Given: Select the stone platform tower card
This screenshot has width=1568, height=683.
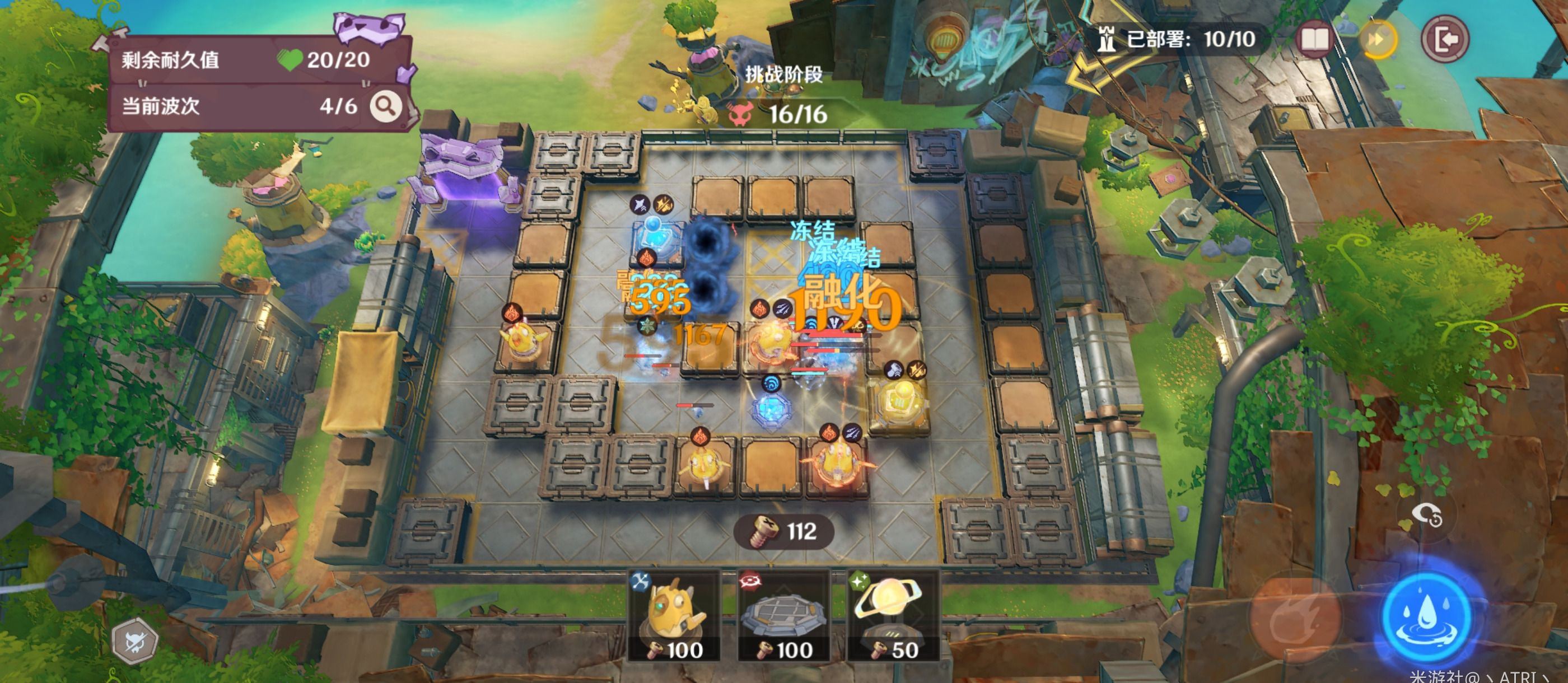Looking at the screenshot, I should tap(783, 616).
